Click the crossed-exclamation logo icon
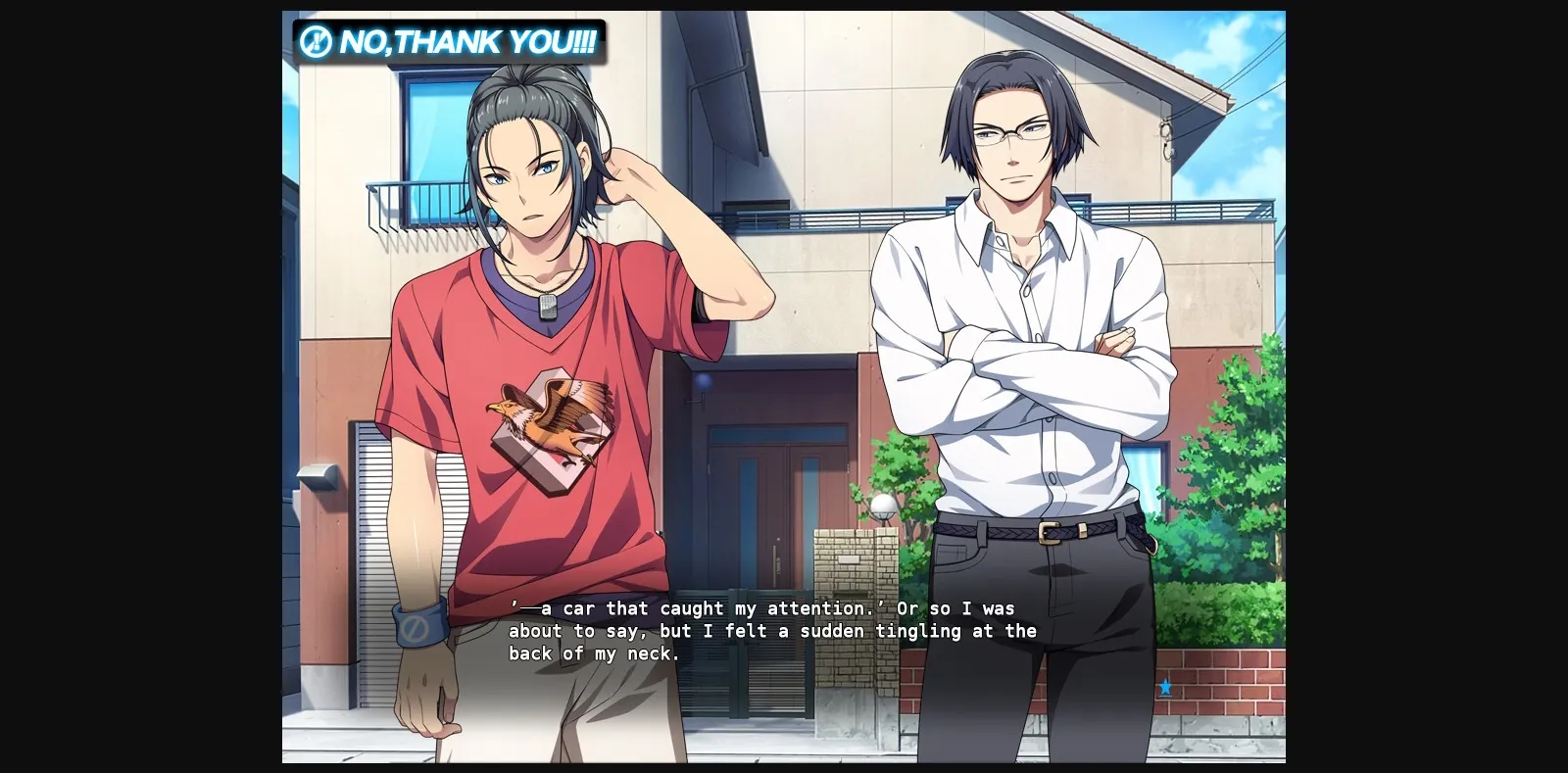The height and width of the screenshot is (773, 1568). click(x=316, y=41)
